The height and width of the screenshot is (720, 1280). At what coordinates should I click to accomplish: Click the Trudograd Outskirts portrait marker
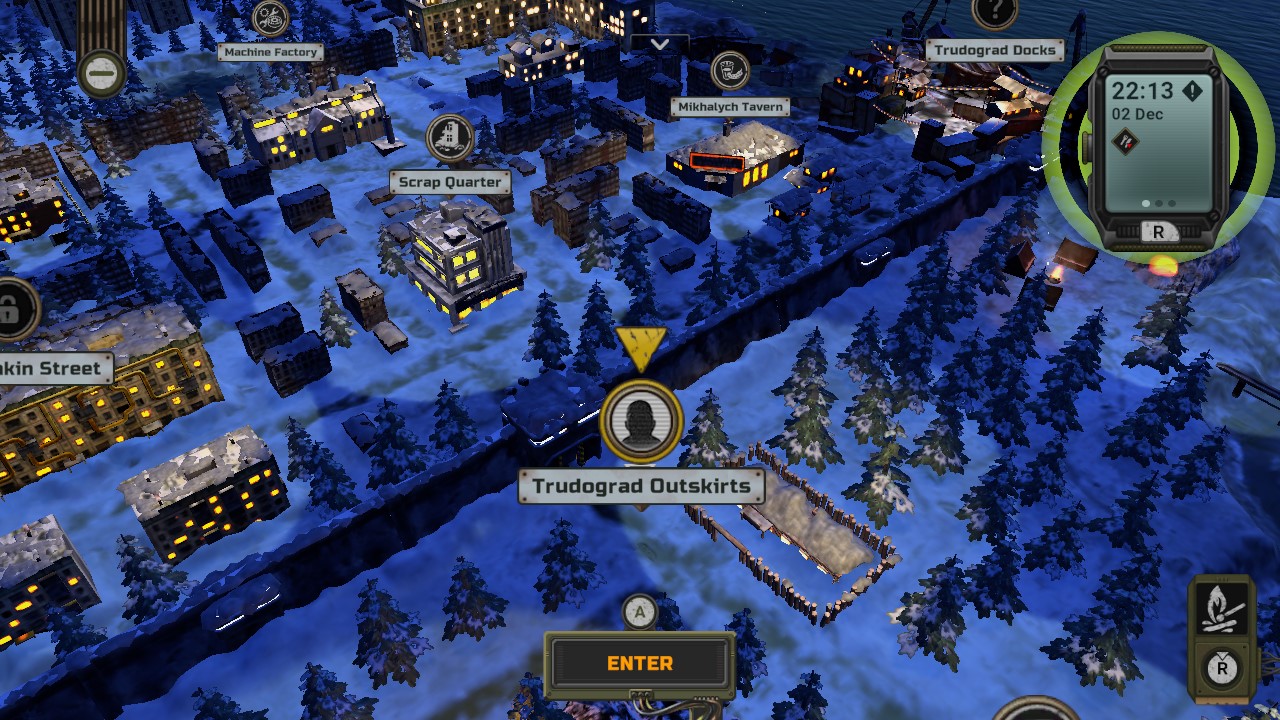(641, 420)
